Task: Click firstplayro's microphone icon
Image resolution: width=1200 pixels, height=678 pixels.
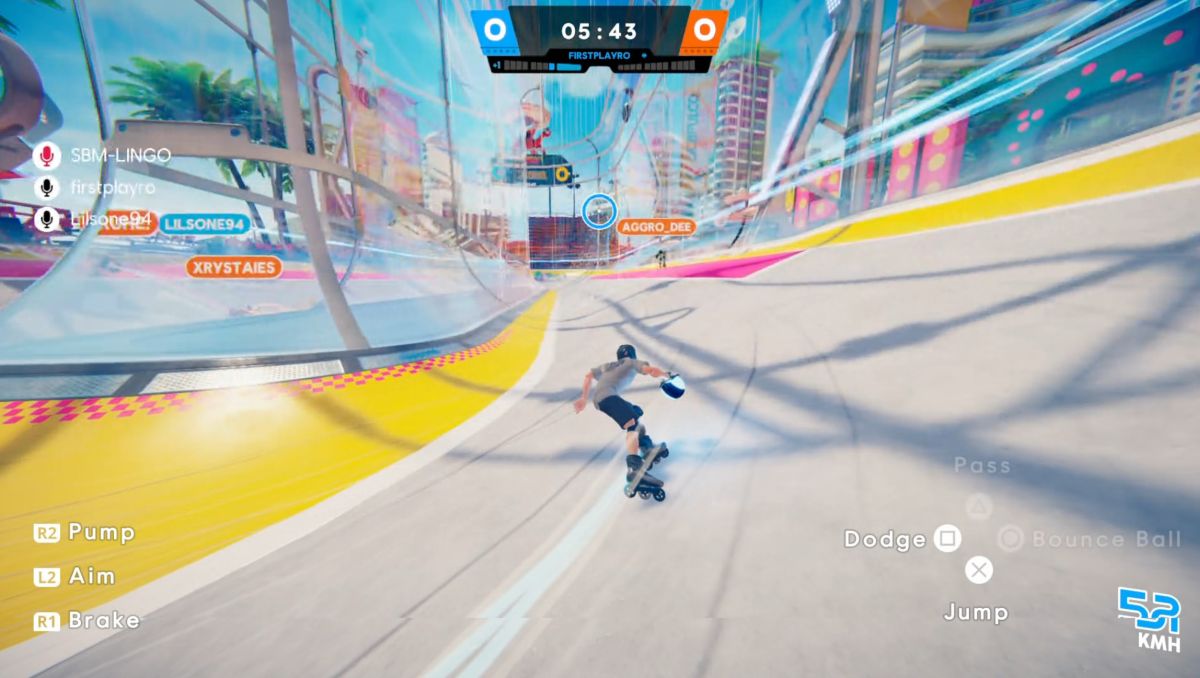Action: (x=46, y=187)
